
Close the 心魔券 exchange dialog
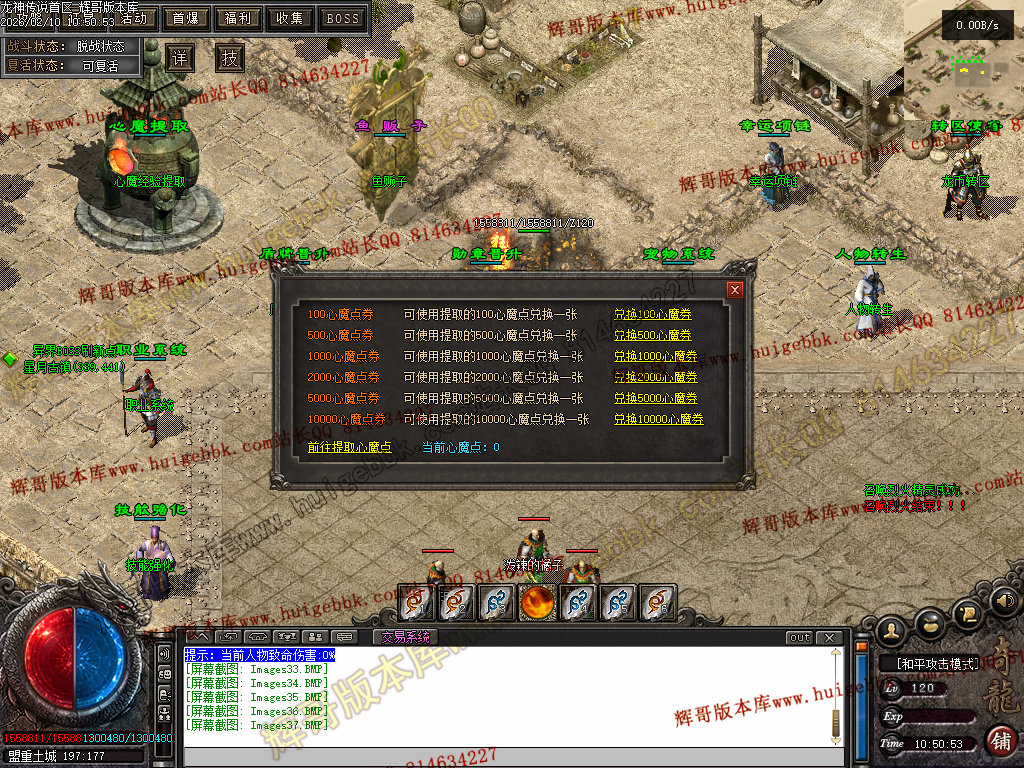click(x=735, y=290)
